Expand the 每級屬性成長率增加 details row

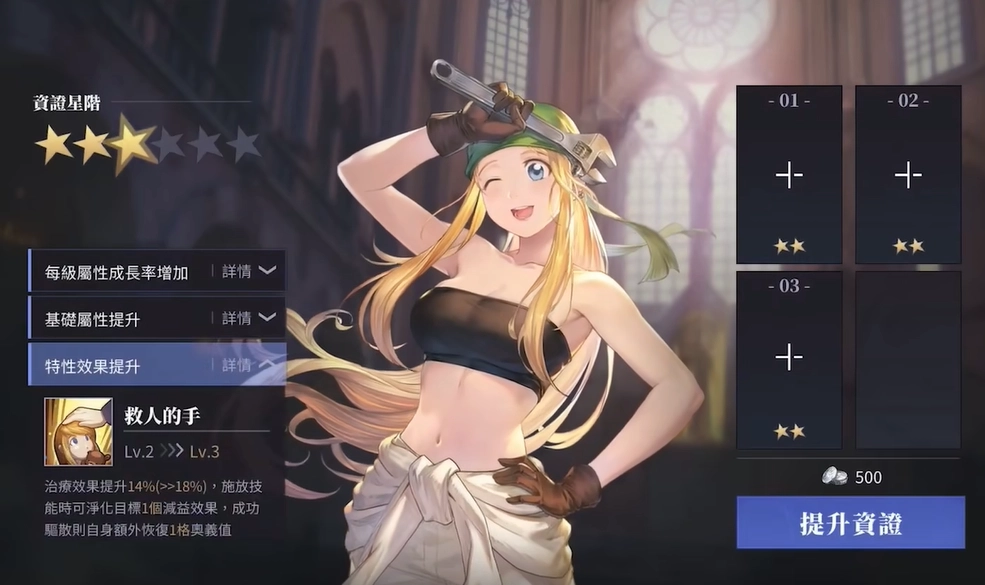[248, 271]
